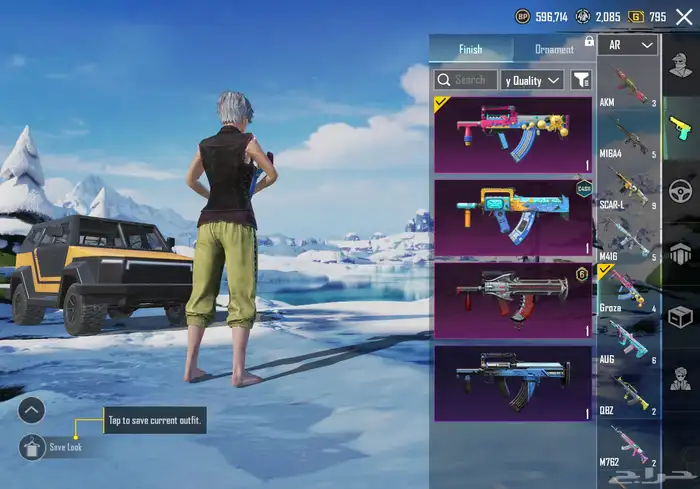Pick the grey and red Groza finish
700x489 pixels.
pos(514,300)
